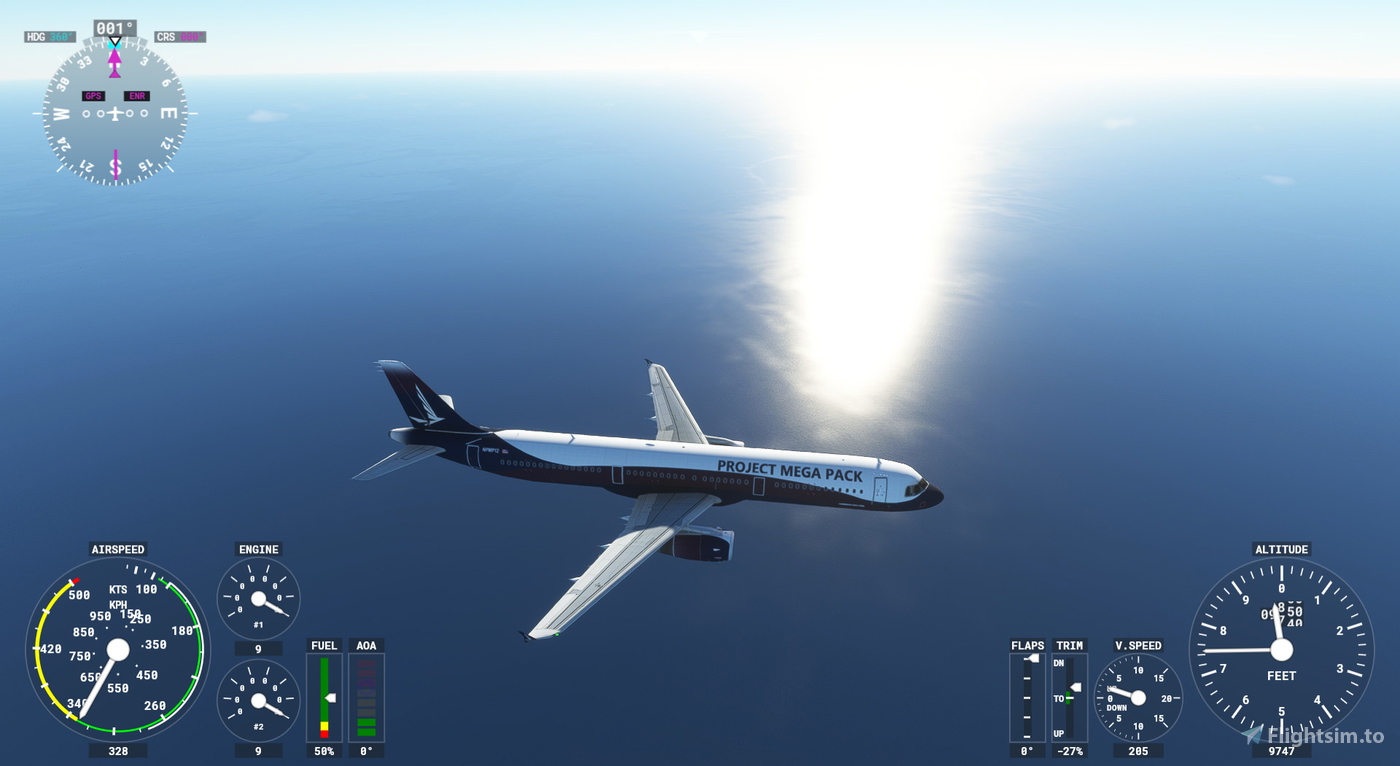Image resolution: width=1400 pixels, height=766 pixels.
Task: Select the AIRSPEED panel label
Action: tap(118, 549)
